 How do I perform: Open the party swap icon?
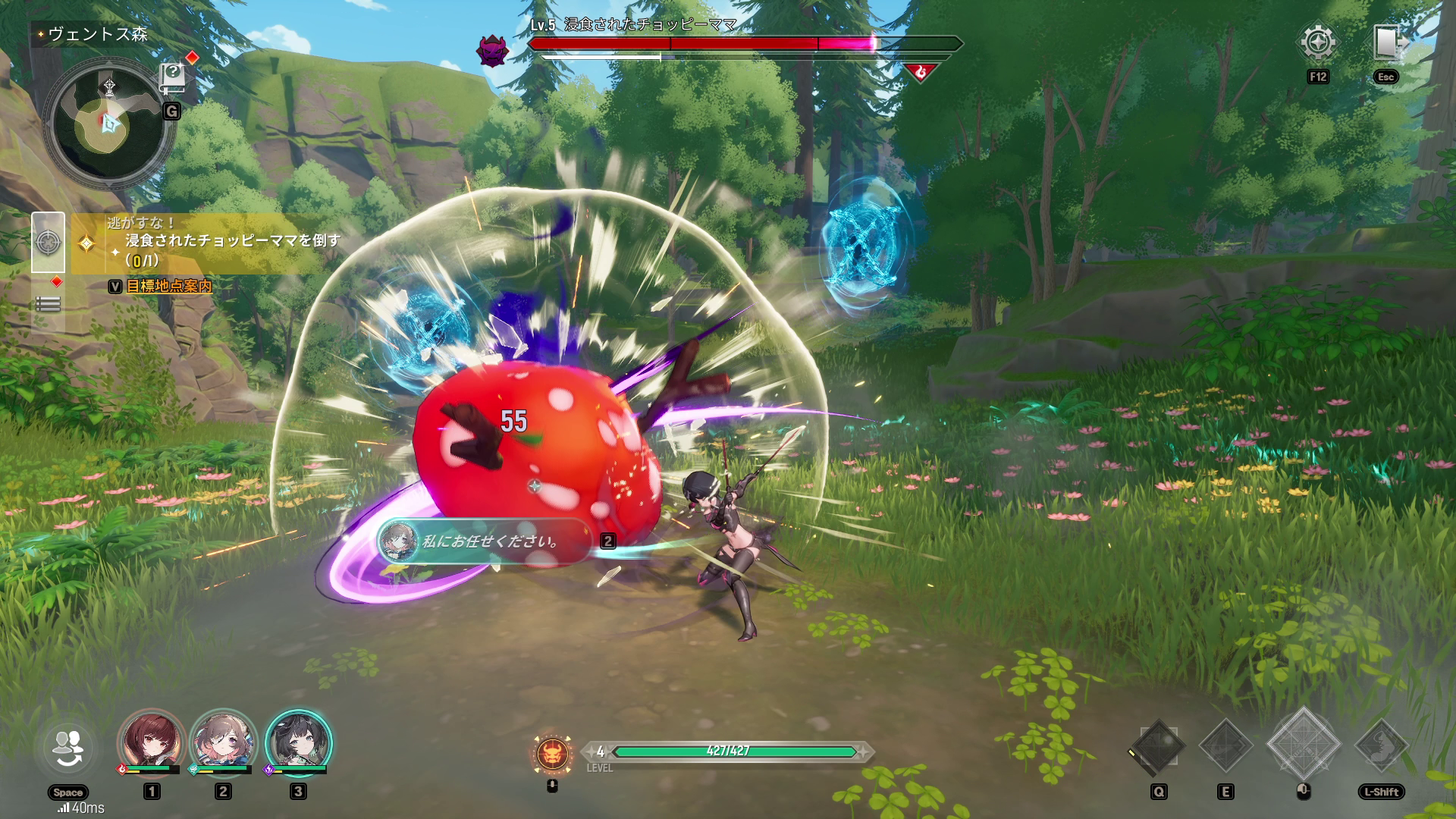click(x=68, y=748)
